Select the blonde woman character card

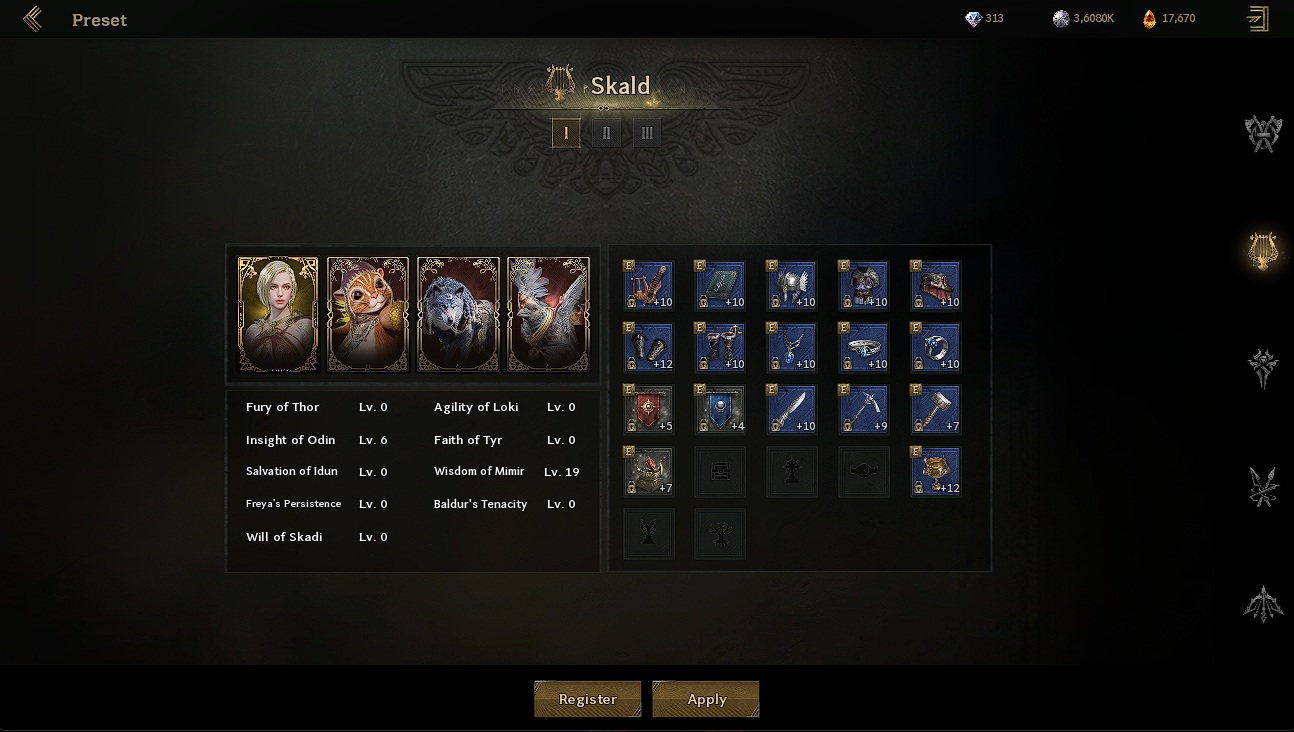click(x=278, y=314)
